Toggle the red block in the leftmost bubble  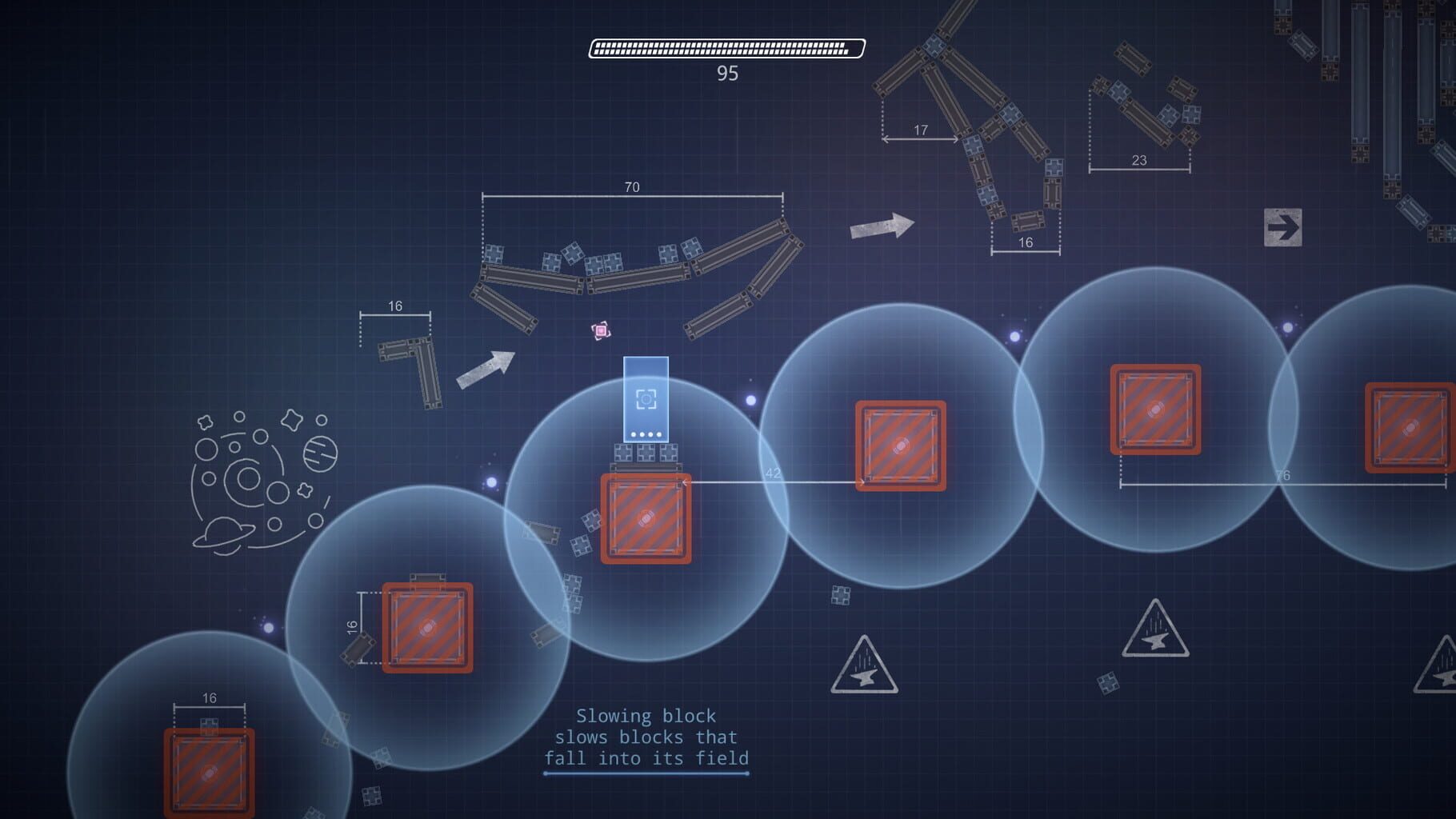pyautogui.click(x=210, y=773)
